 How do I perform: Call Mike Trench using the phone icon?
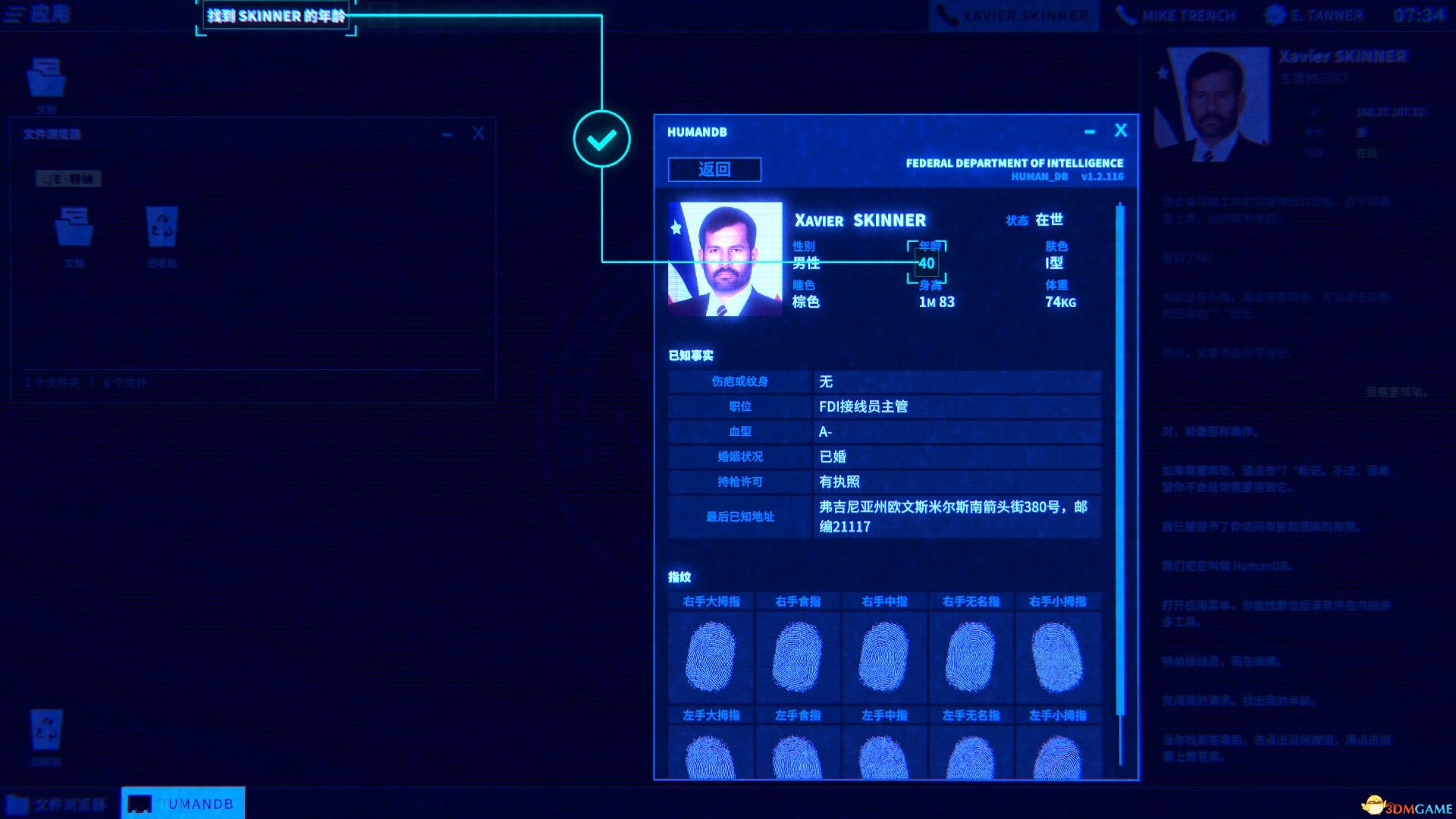point(1175,14)
